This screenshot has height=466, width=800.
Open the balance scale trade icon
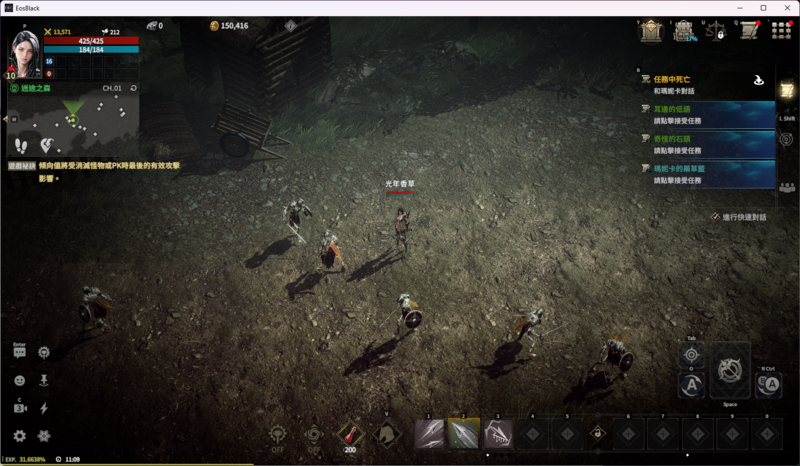coord(717,32)
